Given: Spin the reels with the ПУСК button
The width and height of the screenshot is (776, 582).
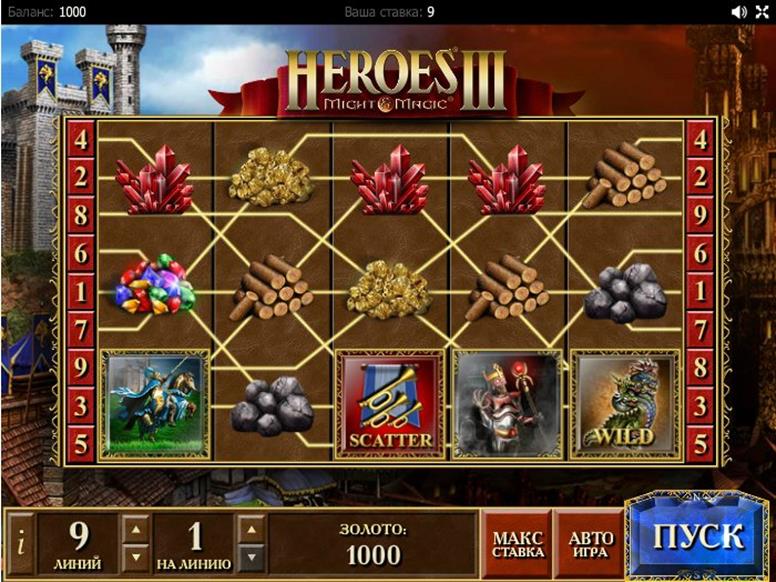Looking at the screenshot, I should pyautogui.click(x=699, y=536).
